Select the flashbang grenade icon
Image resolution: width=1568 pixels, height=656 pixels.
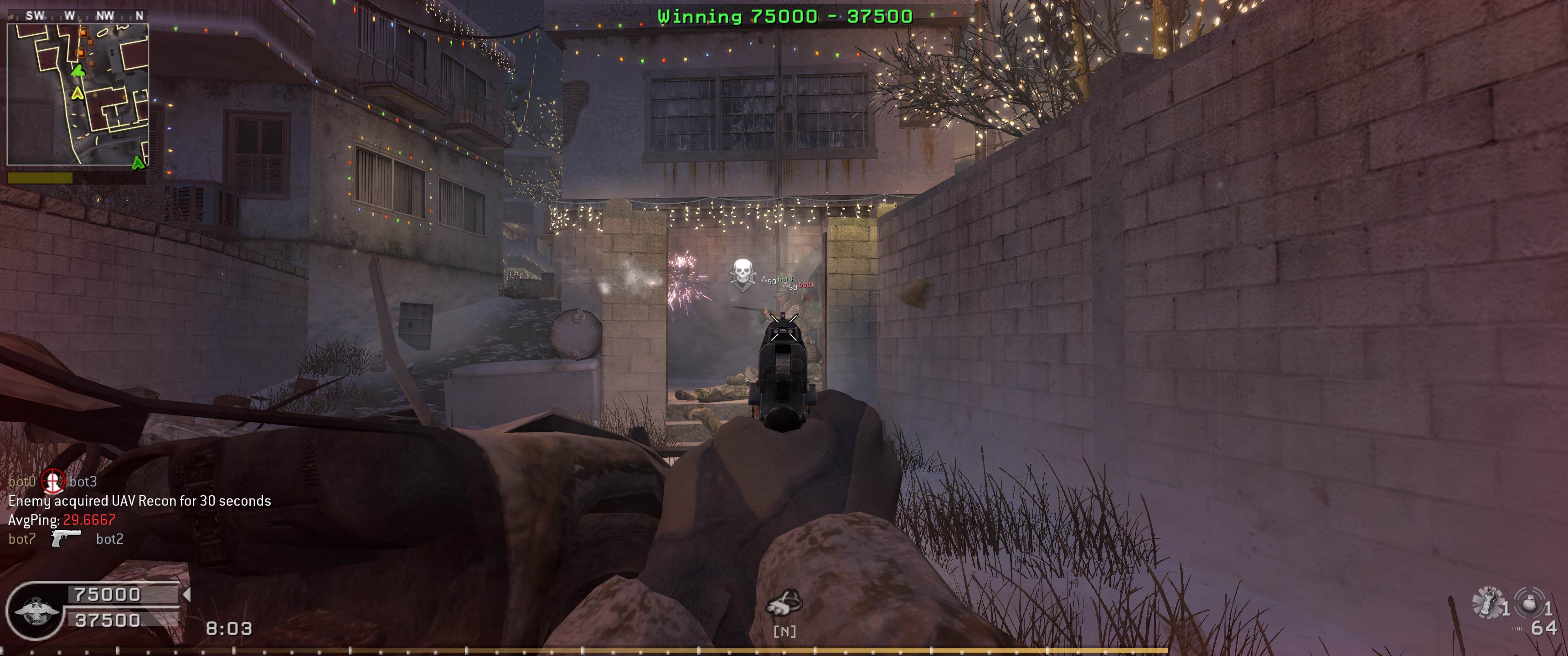(x=1488, y=603)
